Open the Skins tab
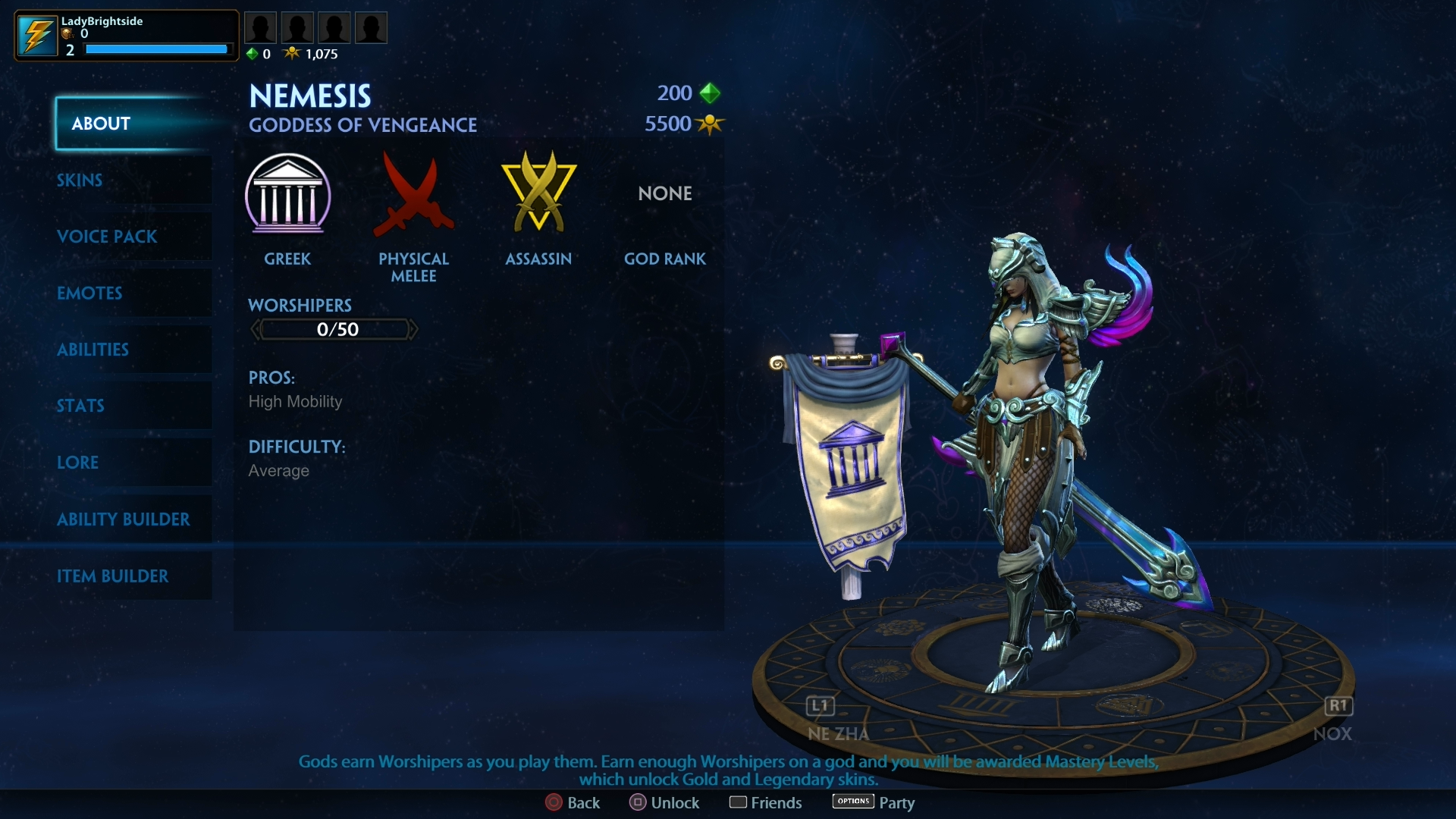 pos(79,180)
